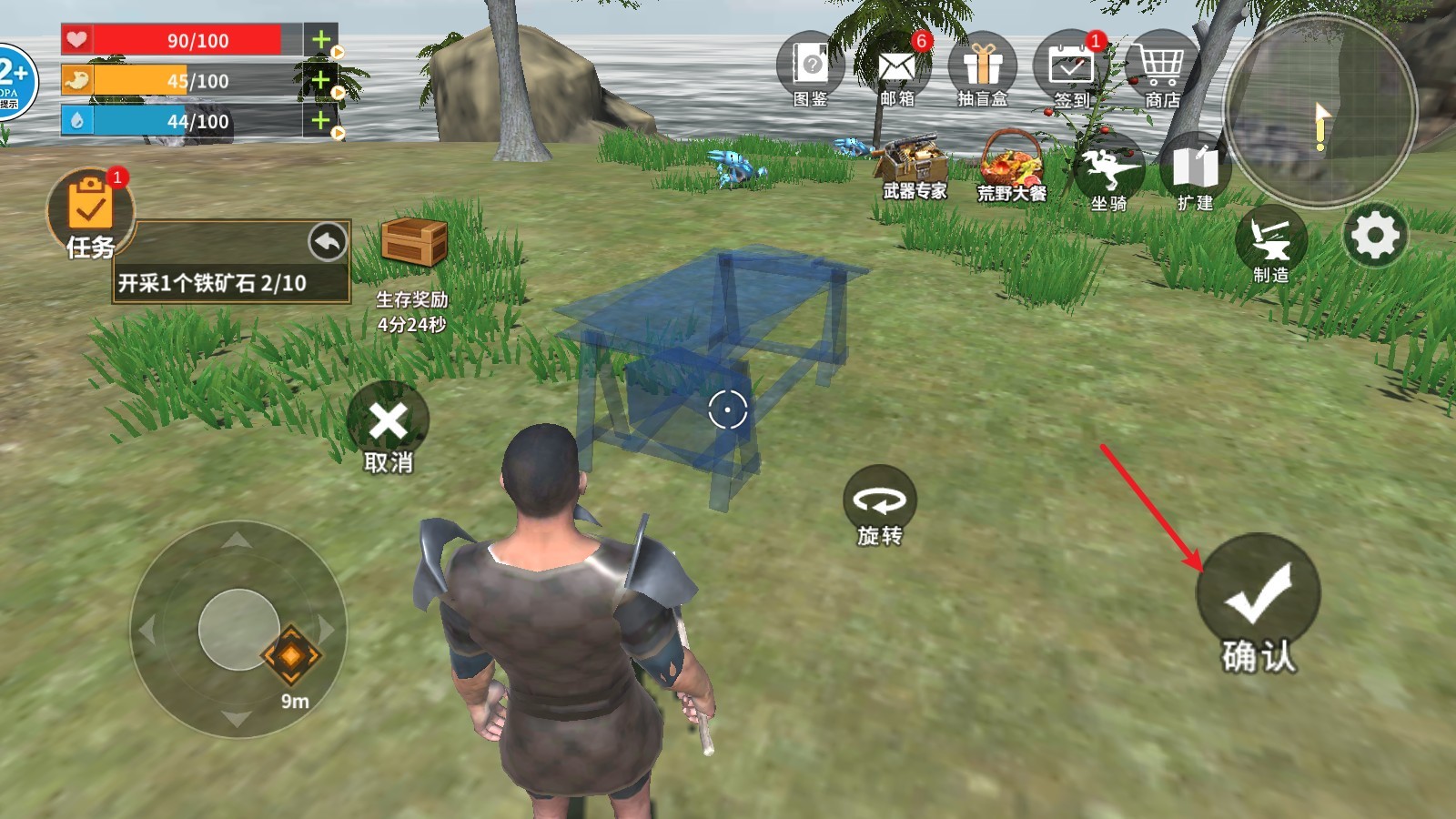Viewport: 1456px width, 819px height.
Task: Open the gear settings menu
Action: pos(1375,235)
